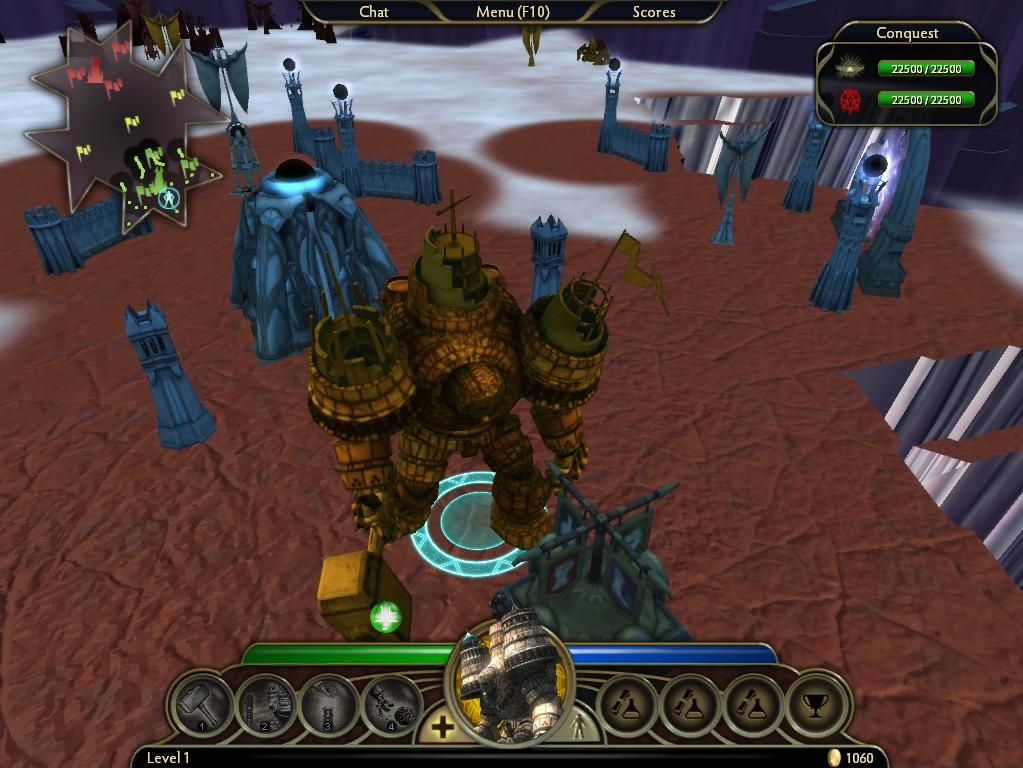Open the Menu (F10)
Viewport: 1023px width, 768px height.
(512, 12)
